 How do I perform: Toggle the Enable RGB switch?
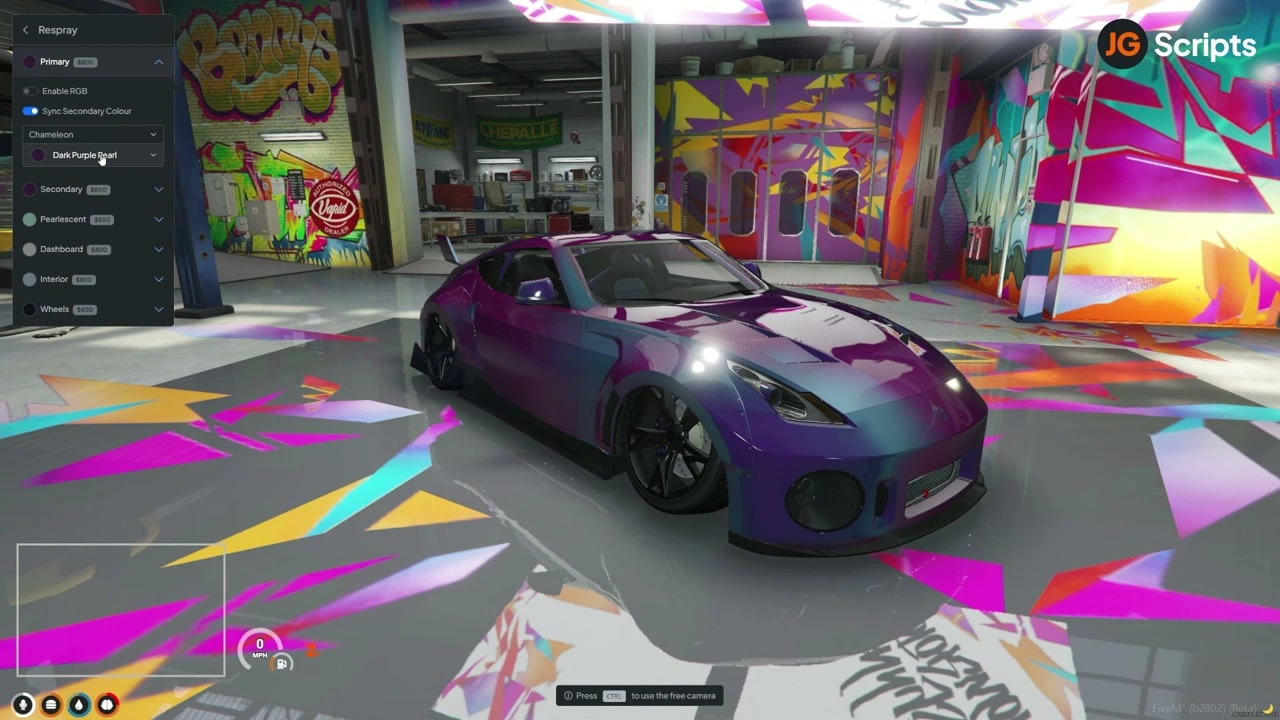point(31,91)
